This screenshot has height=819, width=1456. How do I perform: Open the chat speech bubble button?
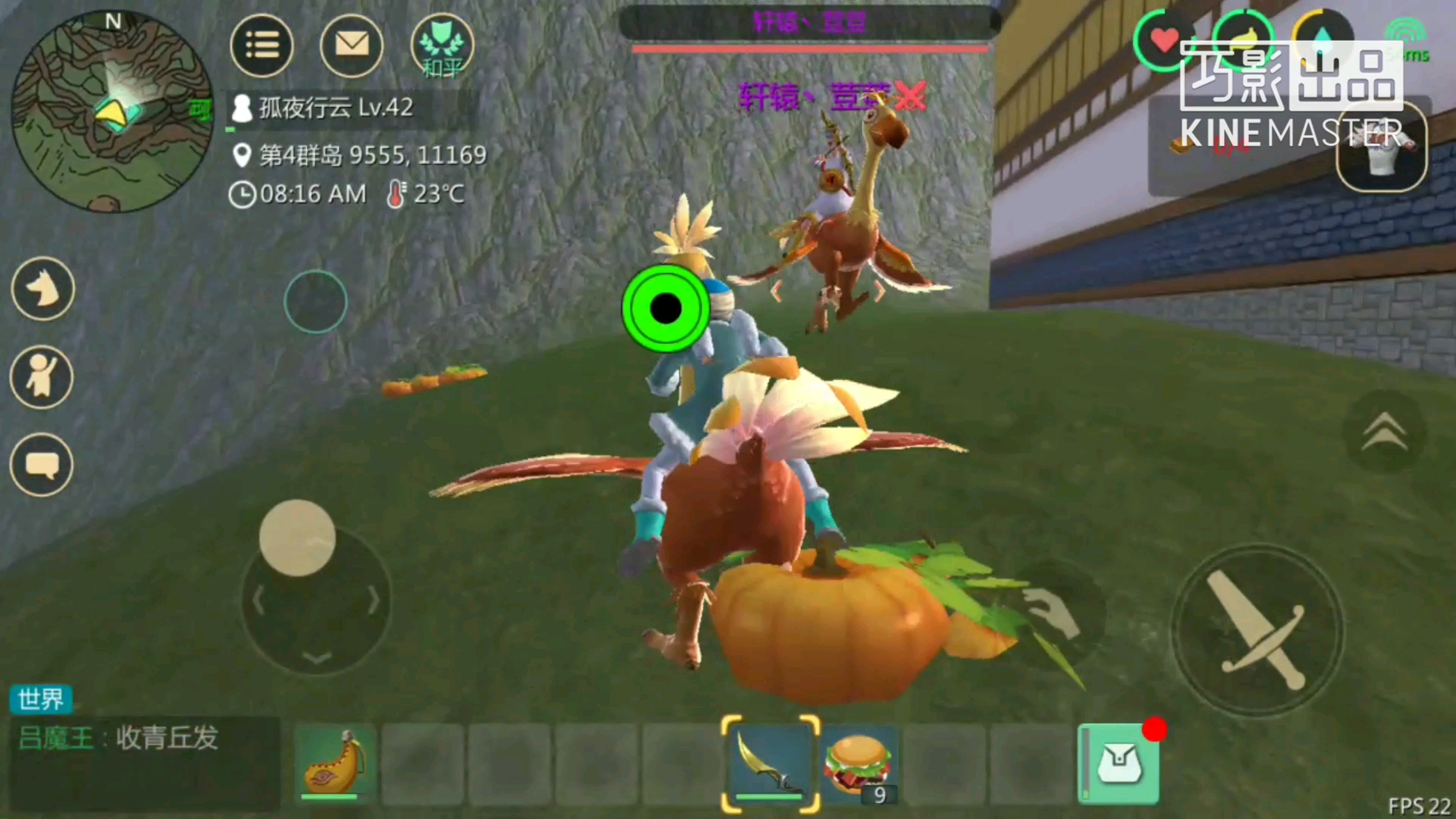point(42,465)
